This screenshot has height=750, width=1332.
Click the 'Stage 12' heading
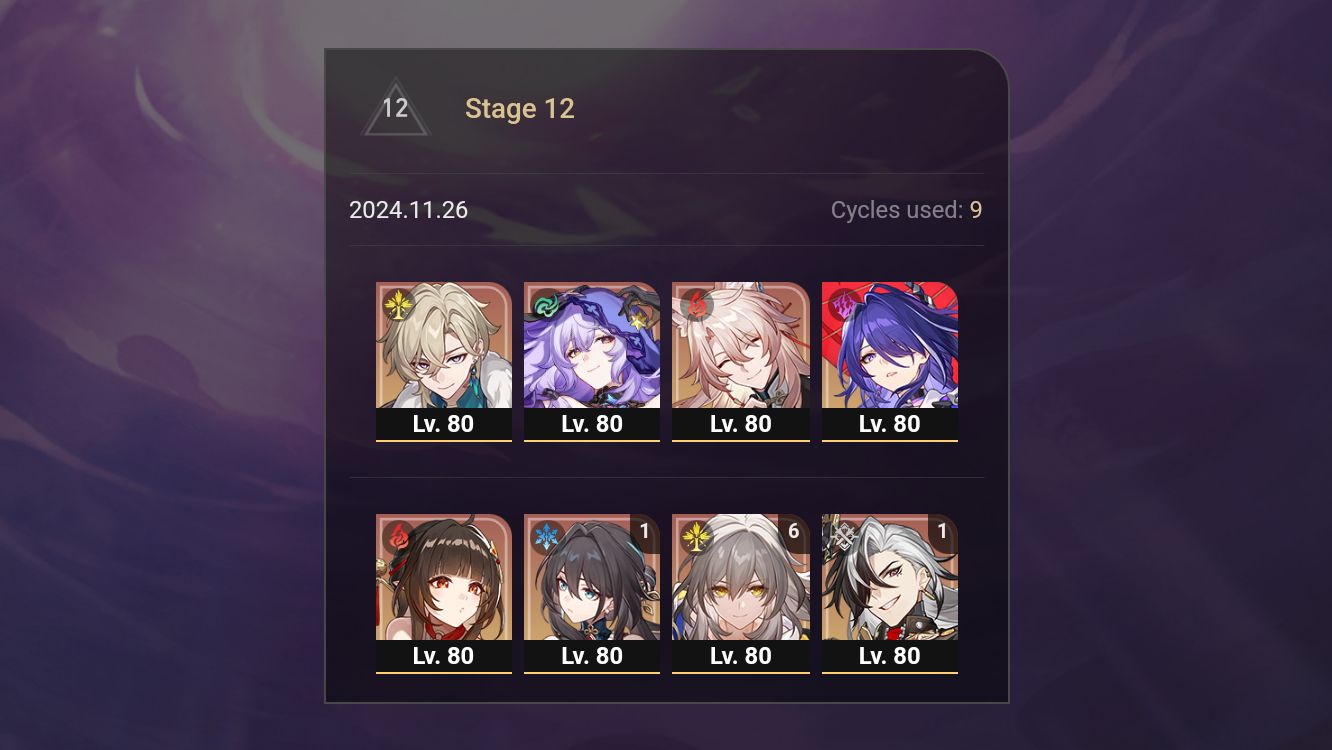(x=520, y=108)
